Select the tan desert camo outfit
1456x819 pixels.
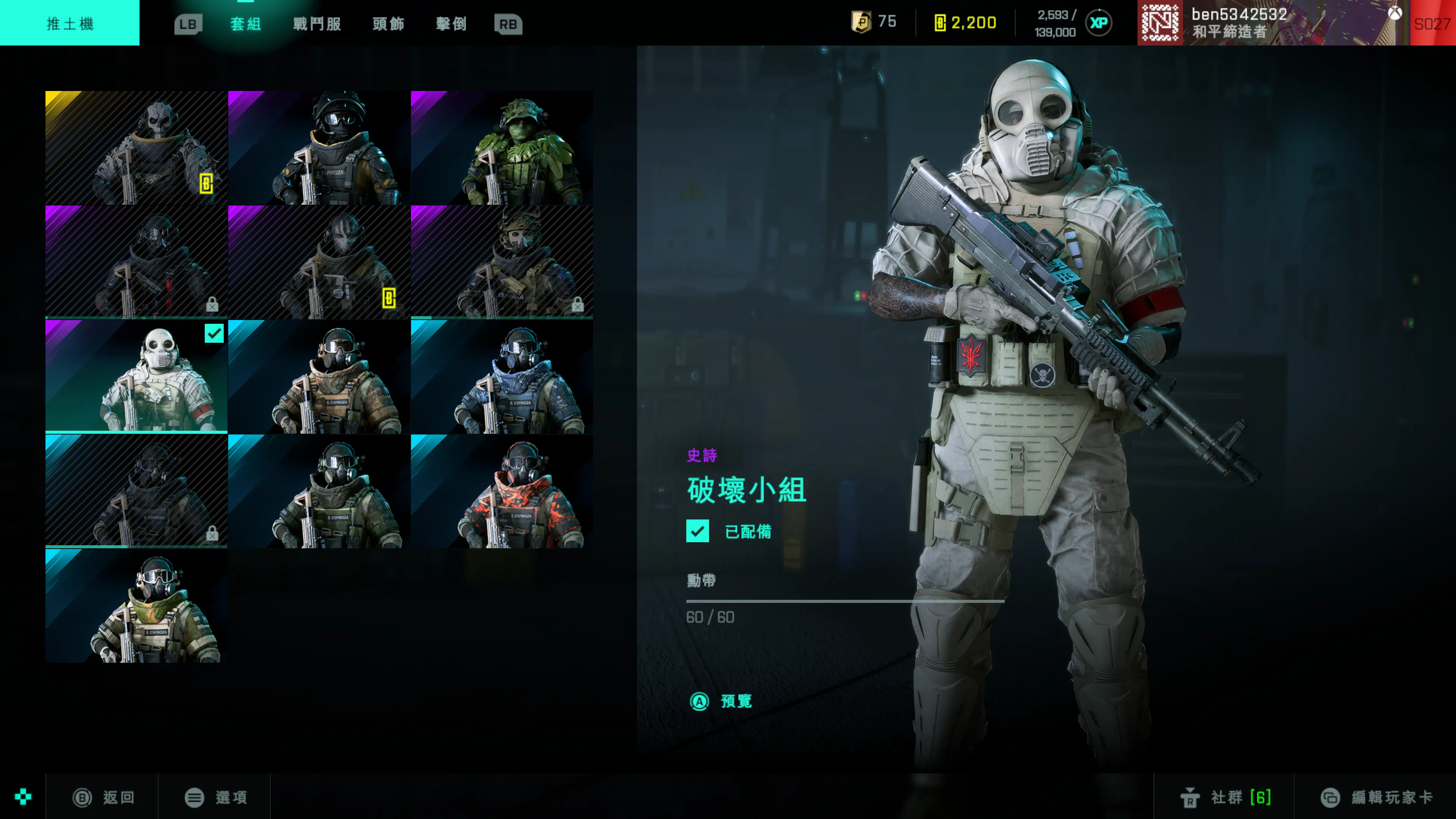[319, 377]
